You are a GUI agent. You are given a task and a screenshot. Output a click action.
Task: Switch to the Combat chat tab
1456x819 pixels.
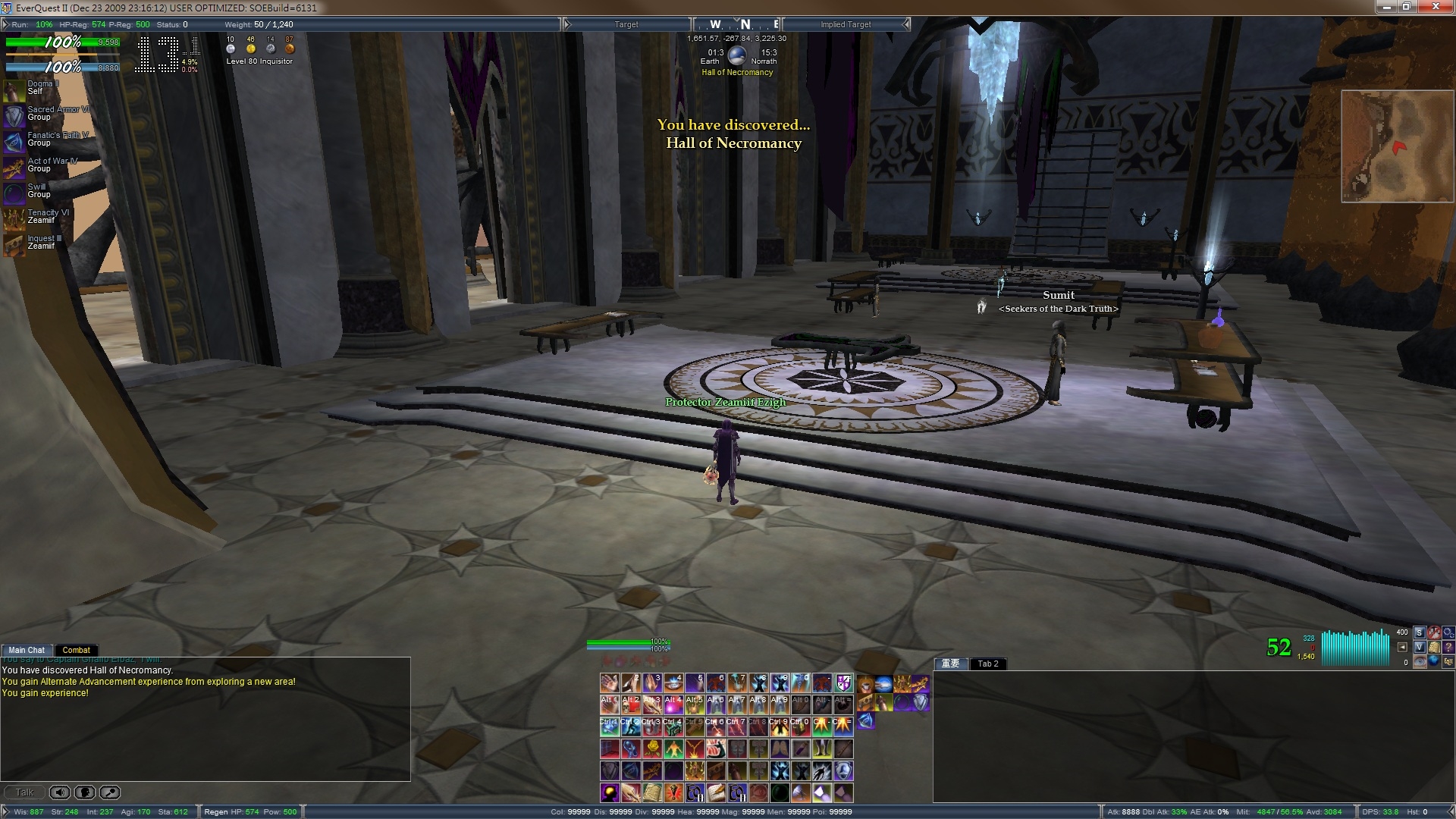pyautogui.click(x=76, y=650)
